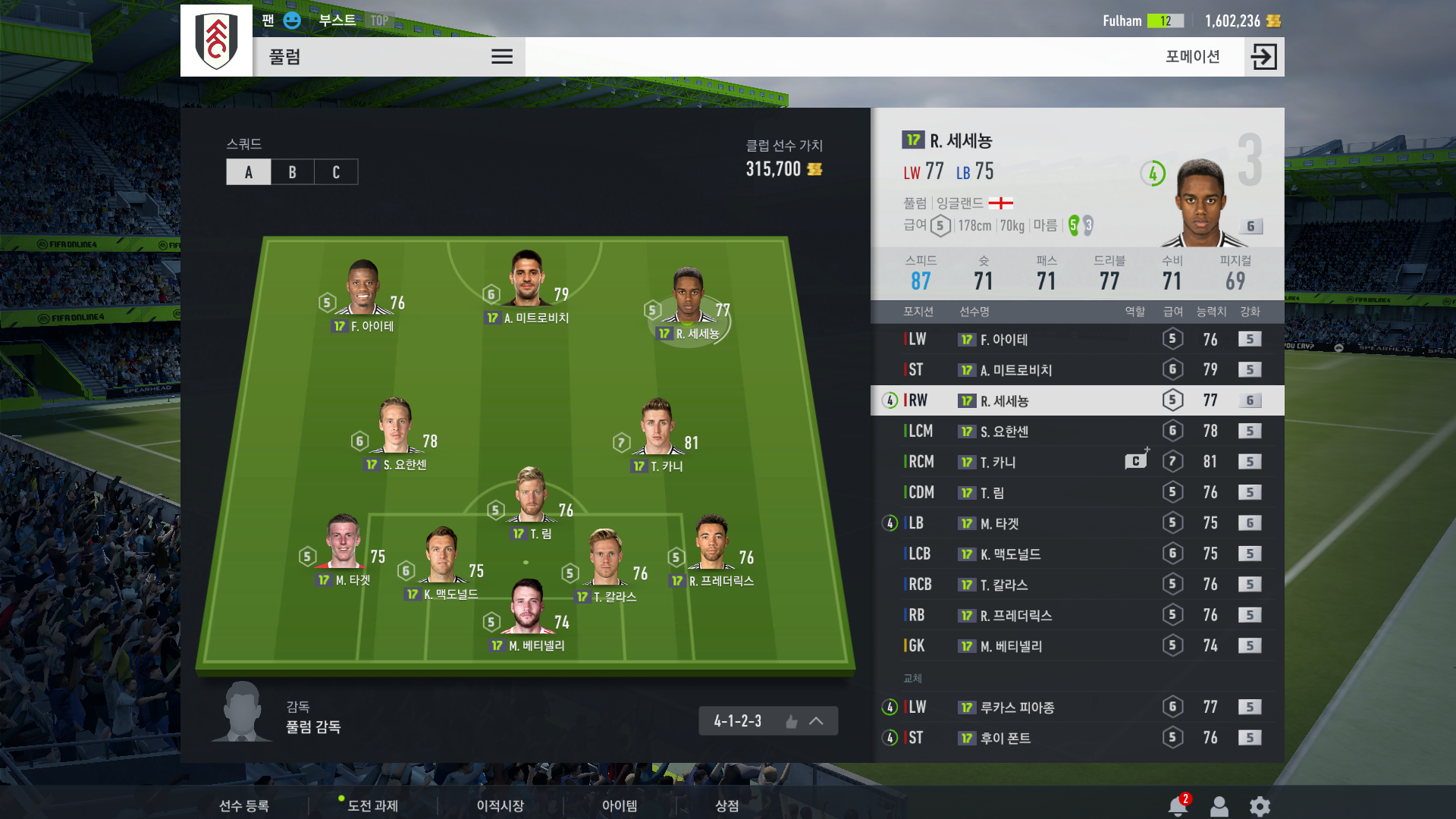This screenshot has width=1456, height=819.
Task: Open 도전 과제 menu
Action: point(372,805)
